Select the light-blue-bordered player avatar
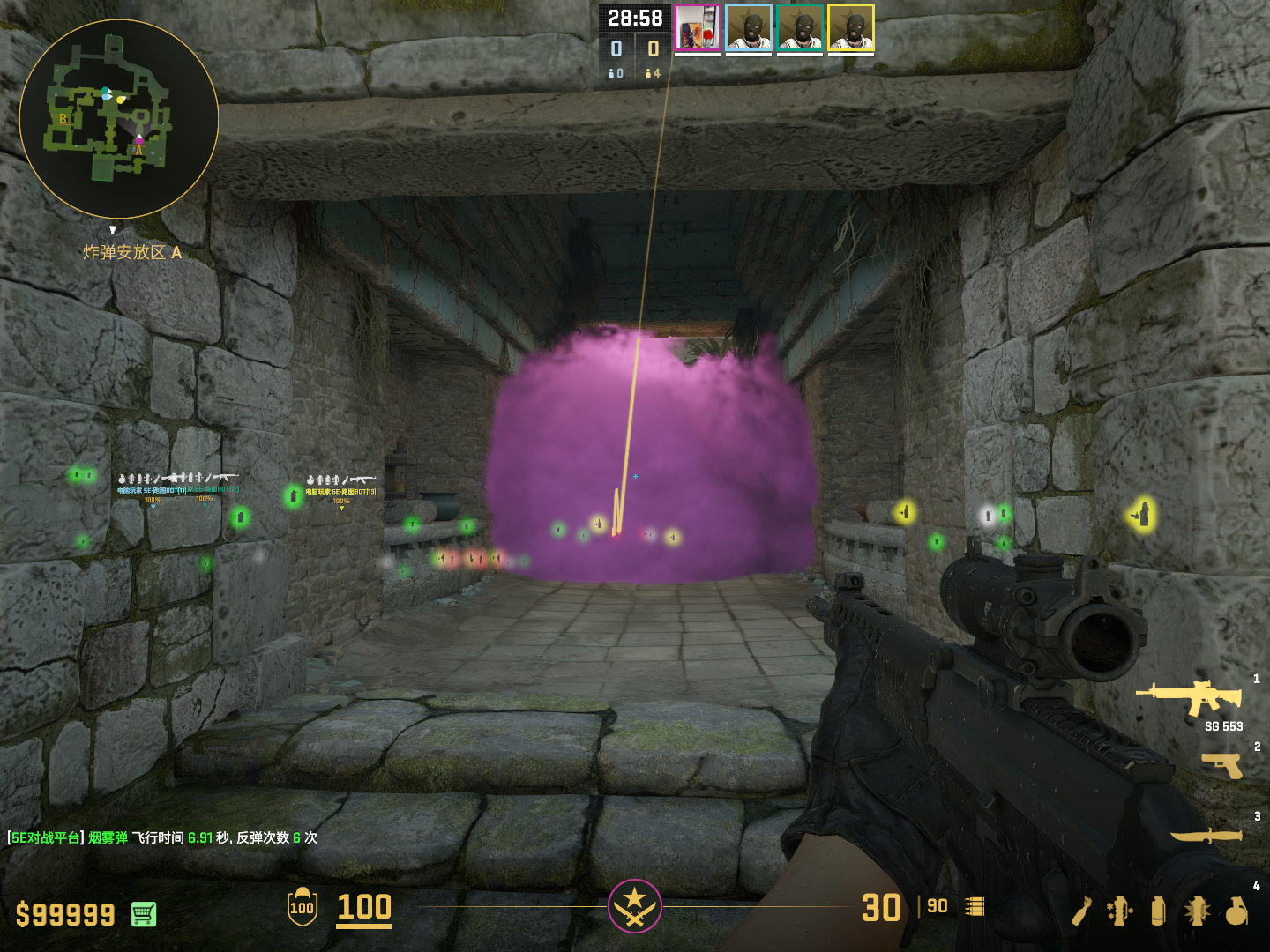 coord(749,28)
